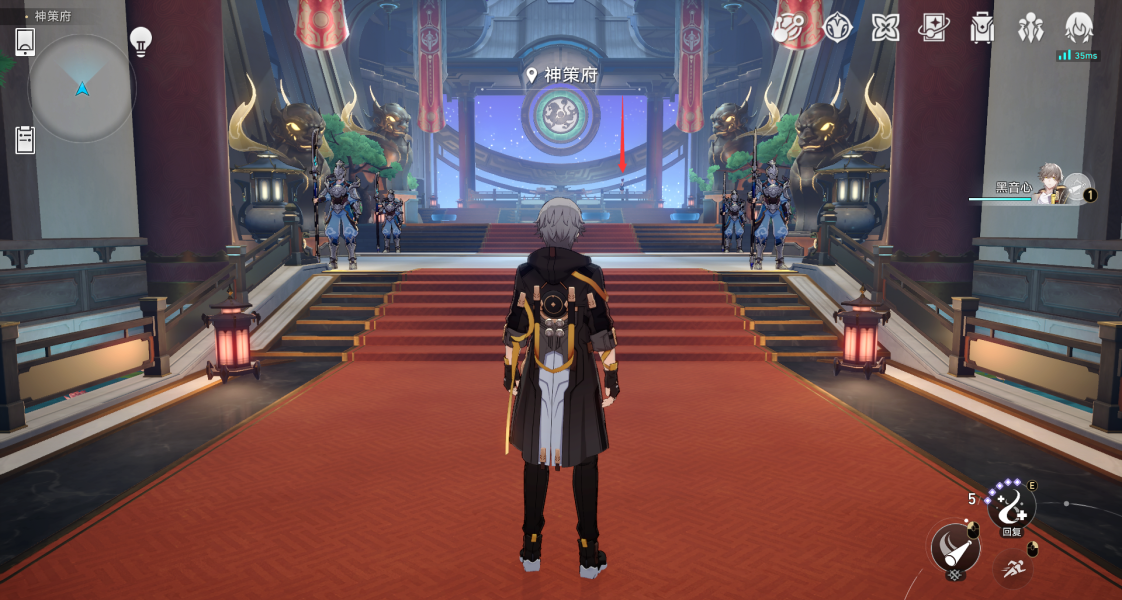The image size is (1122, 600).
Task: Open the character portrait menu
Action: click(1078, 28)
